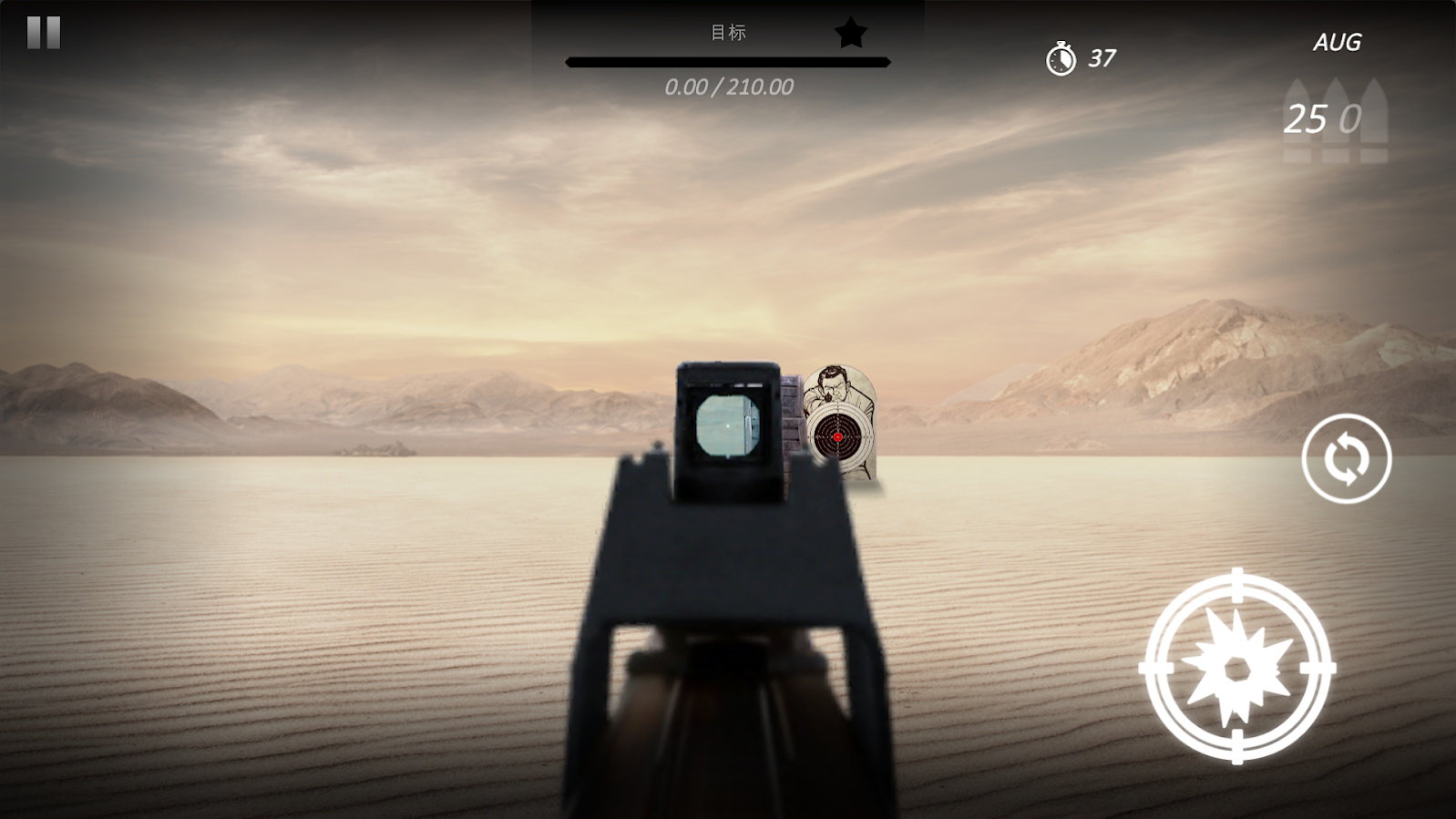This screenshot has height=819, width=1456.
Task: Click the timer count showing 37
Action: click(1101, 58)
